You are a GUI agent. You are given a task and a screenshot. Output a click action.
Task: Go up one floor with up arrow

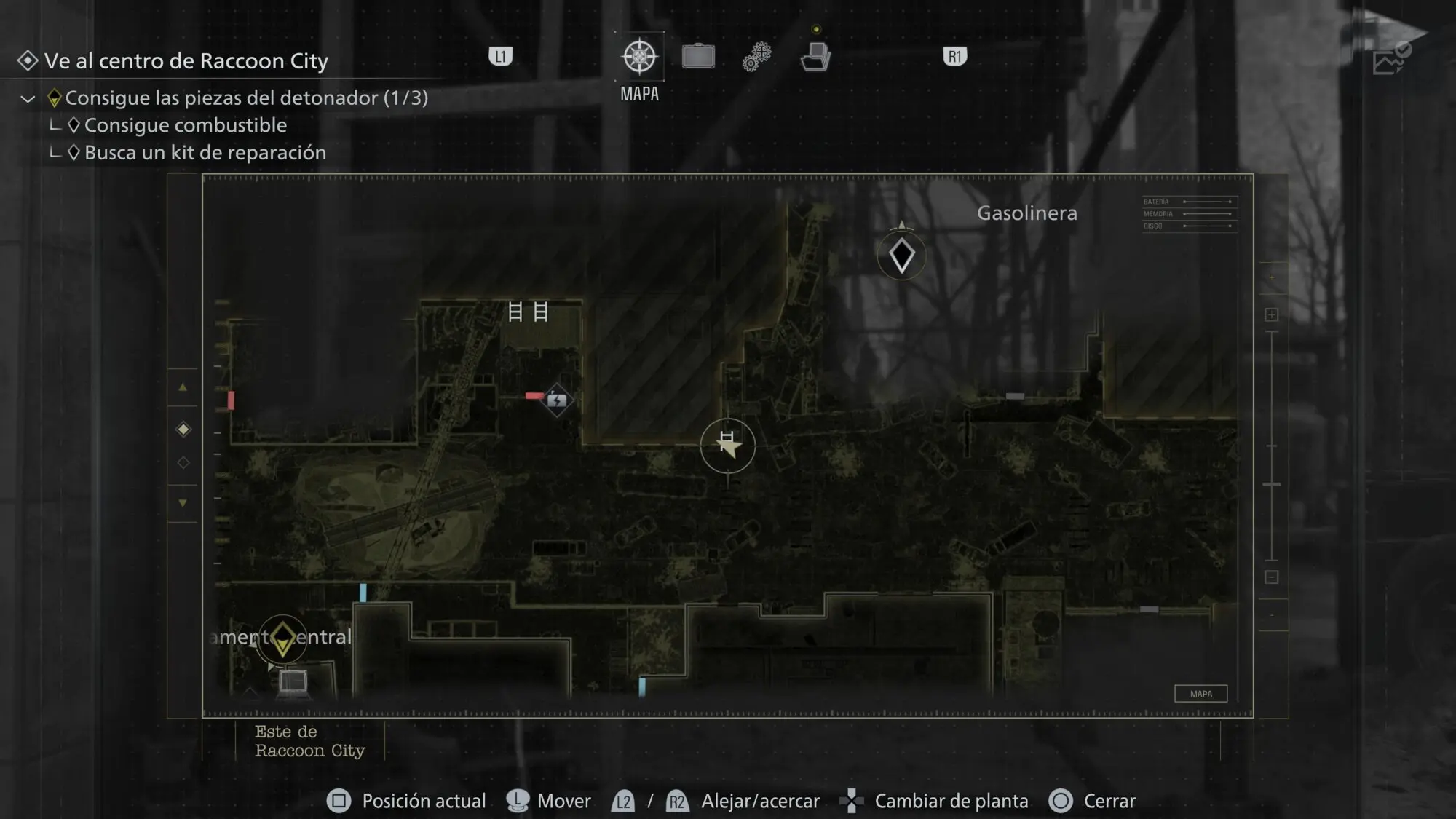183,387
